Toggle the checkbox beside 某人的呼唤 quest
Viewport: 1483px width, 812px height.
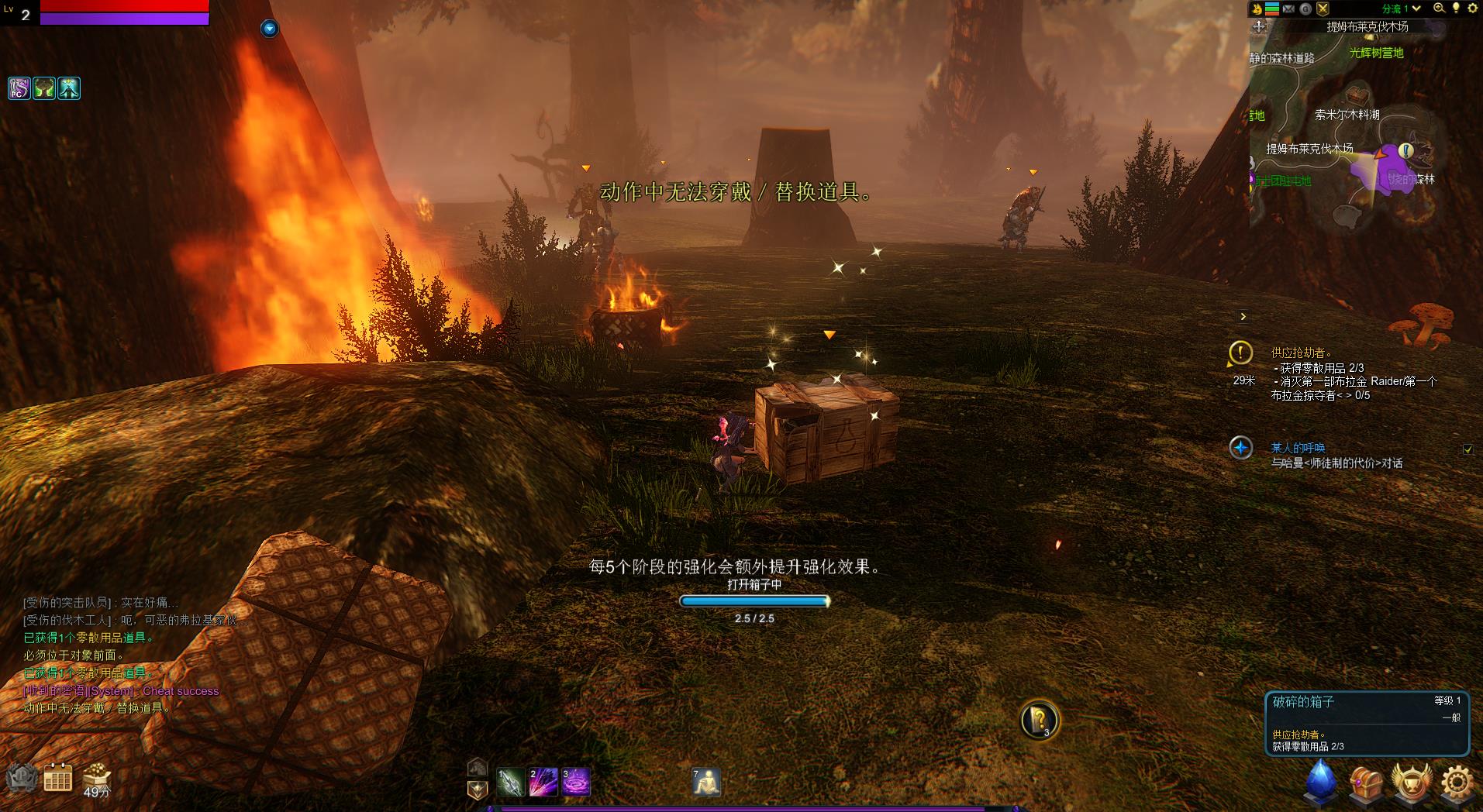[1467, 449]
